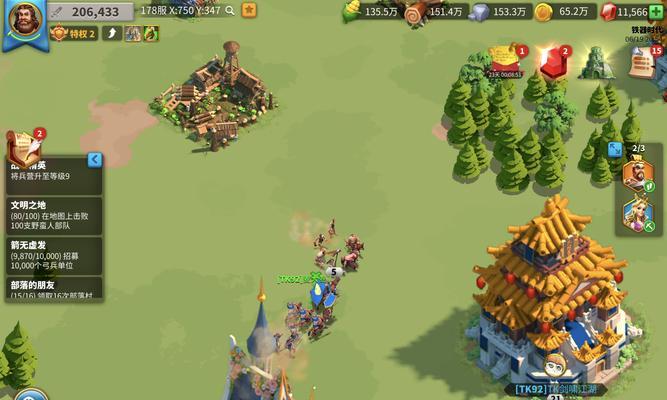This screenshot has height=400, width=667.
Task: Select the blonde female commander's portrait
Action: (x=638, y=213)
